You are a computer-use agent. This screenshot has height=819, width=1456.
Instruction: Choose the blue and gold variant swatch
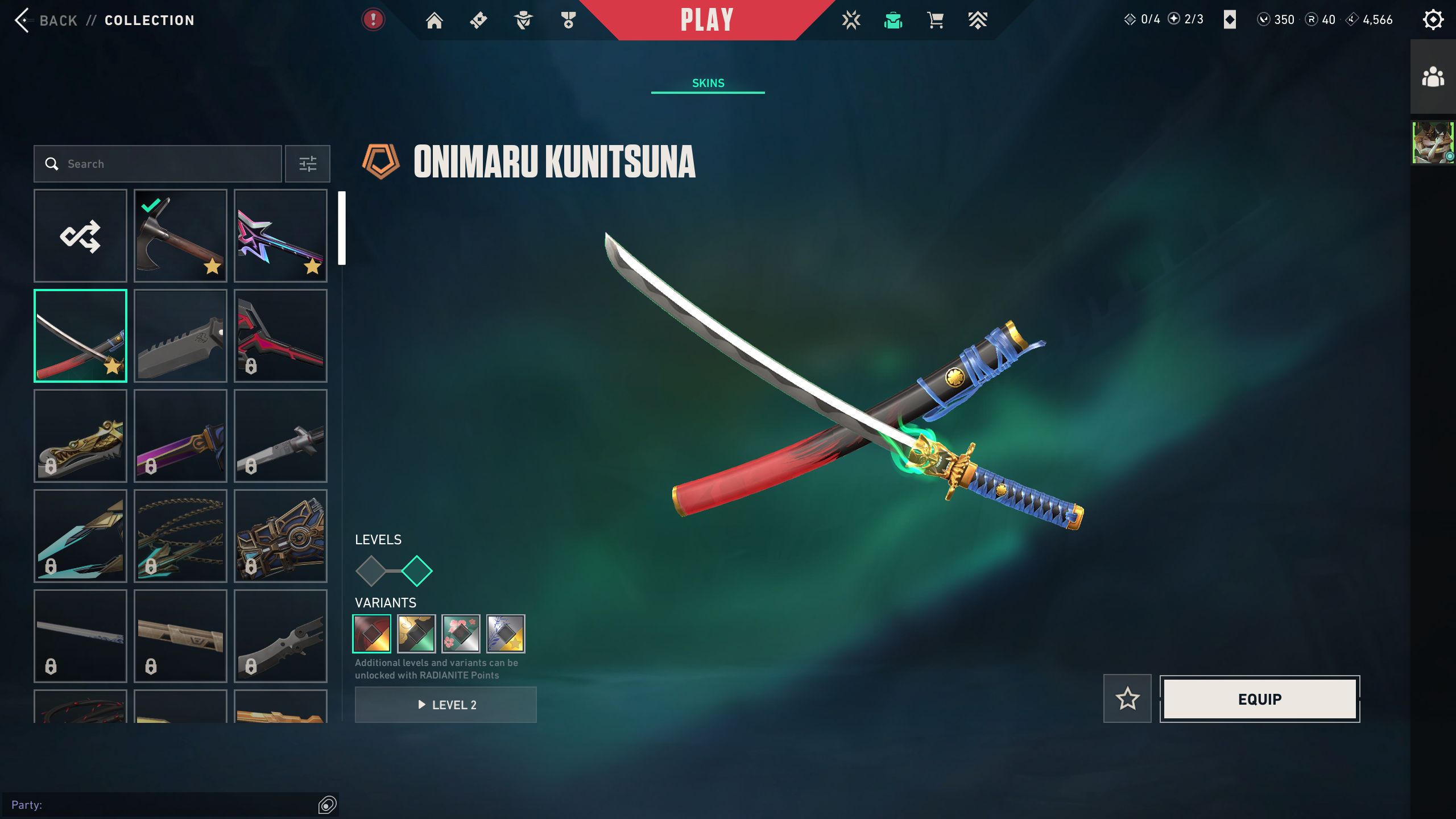pyautogui.click(x=506, y=634)
